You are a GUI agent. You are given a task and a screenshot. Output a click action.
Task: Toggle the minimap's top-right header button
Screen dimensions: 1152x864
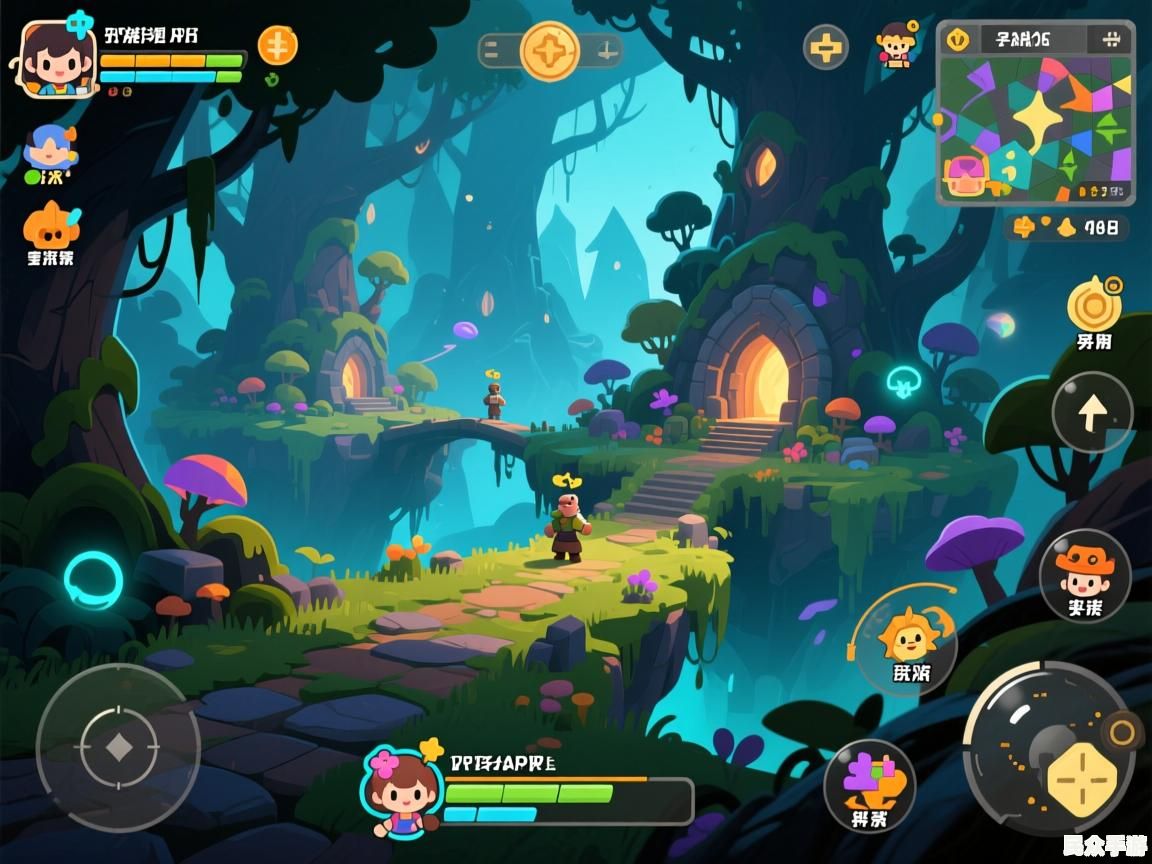click(1110, 40)
